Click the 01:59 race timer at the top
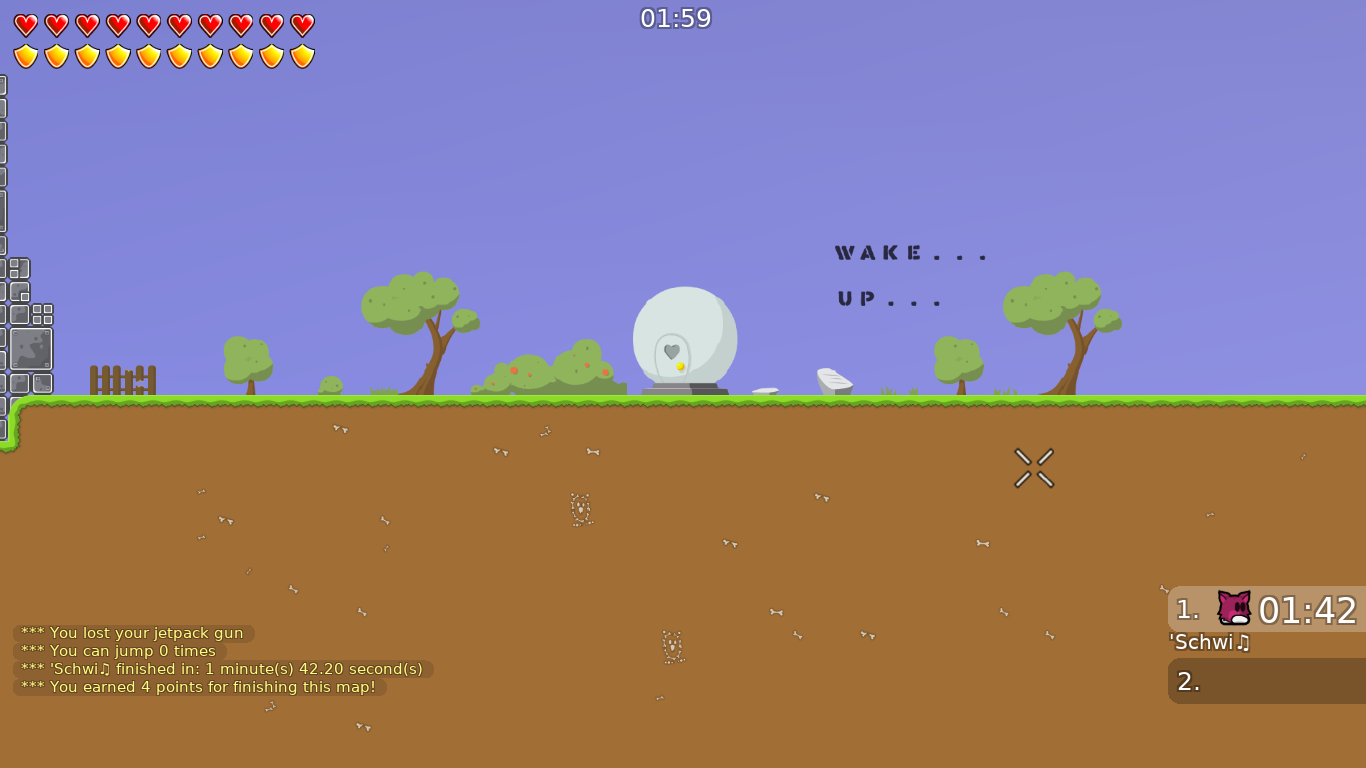 click(x=676, y=17)
